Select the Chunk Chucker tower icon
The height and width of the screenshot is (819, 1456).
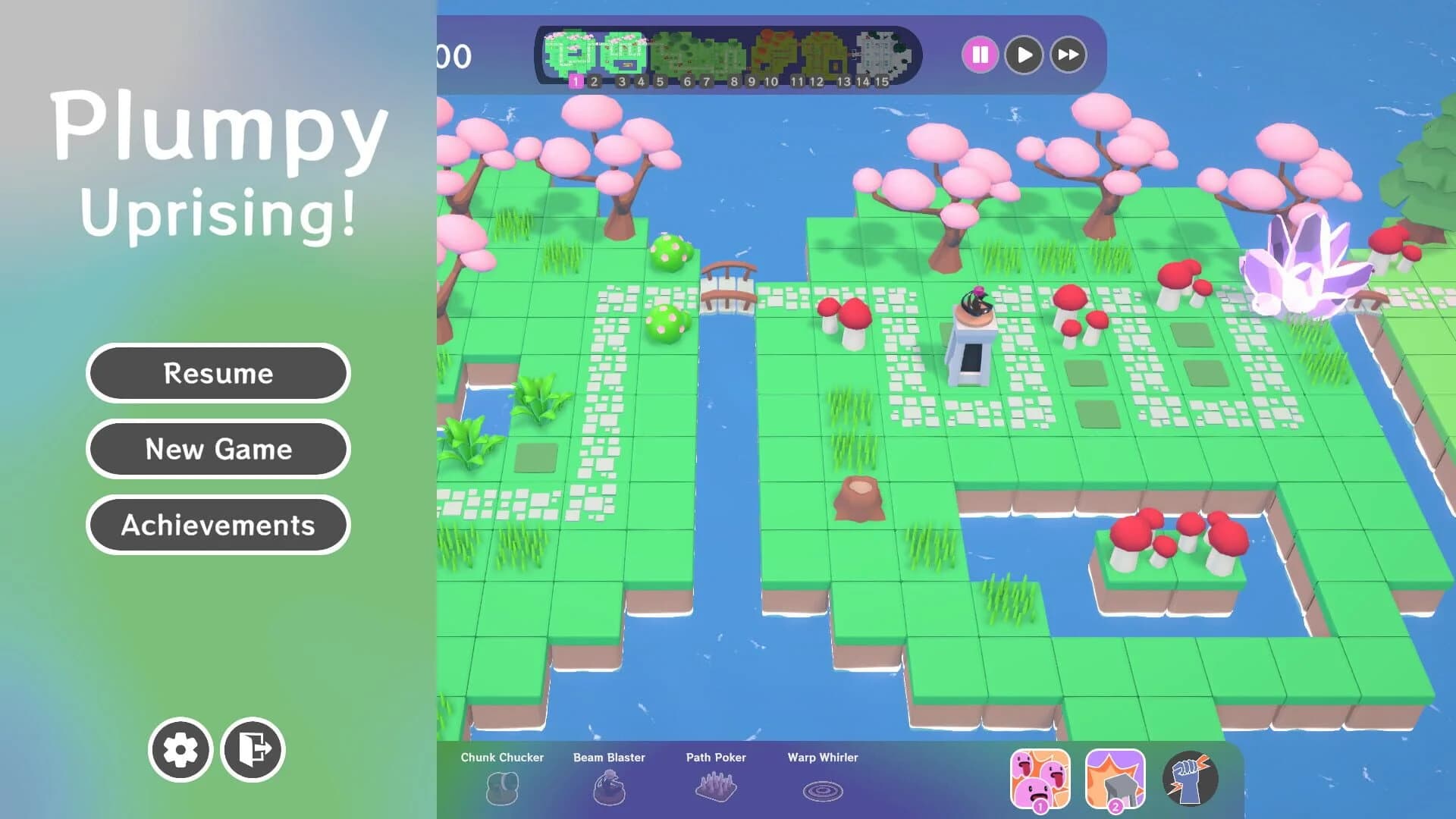tap(502, 789)
